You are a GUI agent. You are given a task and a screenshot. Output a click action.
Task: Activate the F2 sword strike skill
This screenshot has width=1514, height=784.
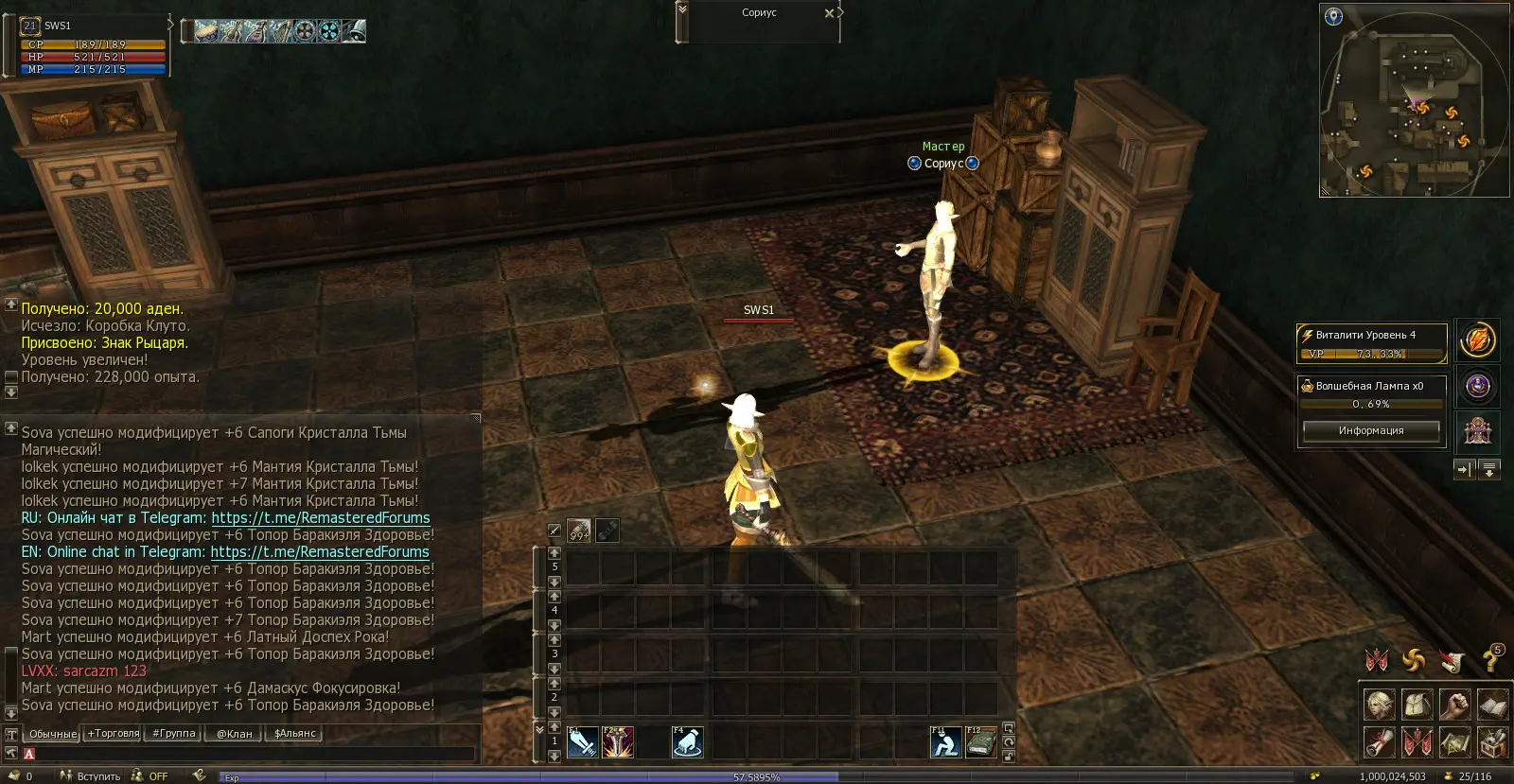point(618,743)
